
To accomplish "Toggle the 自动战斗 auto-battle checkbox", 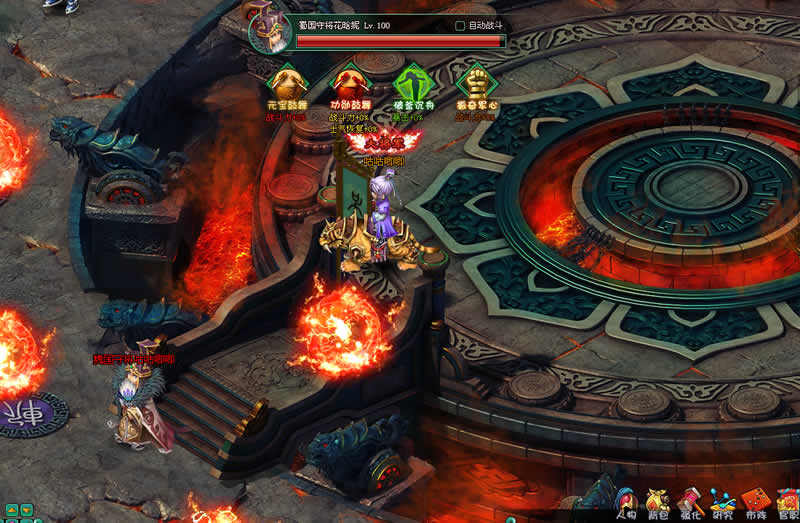I will click(460, 25).
